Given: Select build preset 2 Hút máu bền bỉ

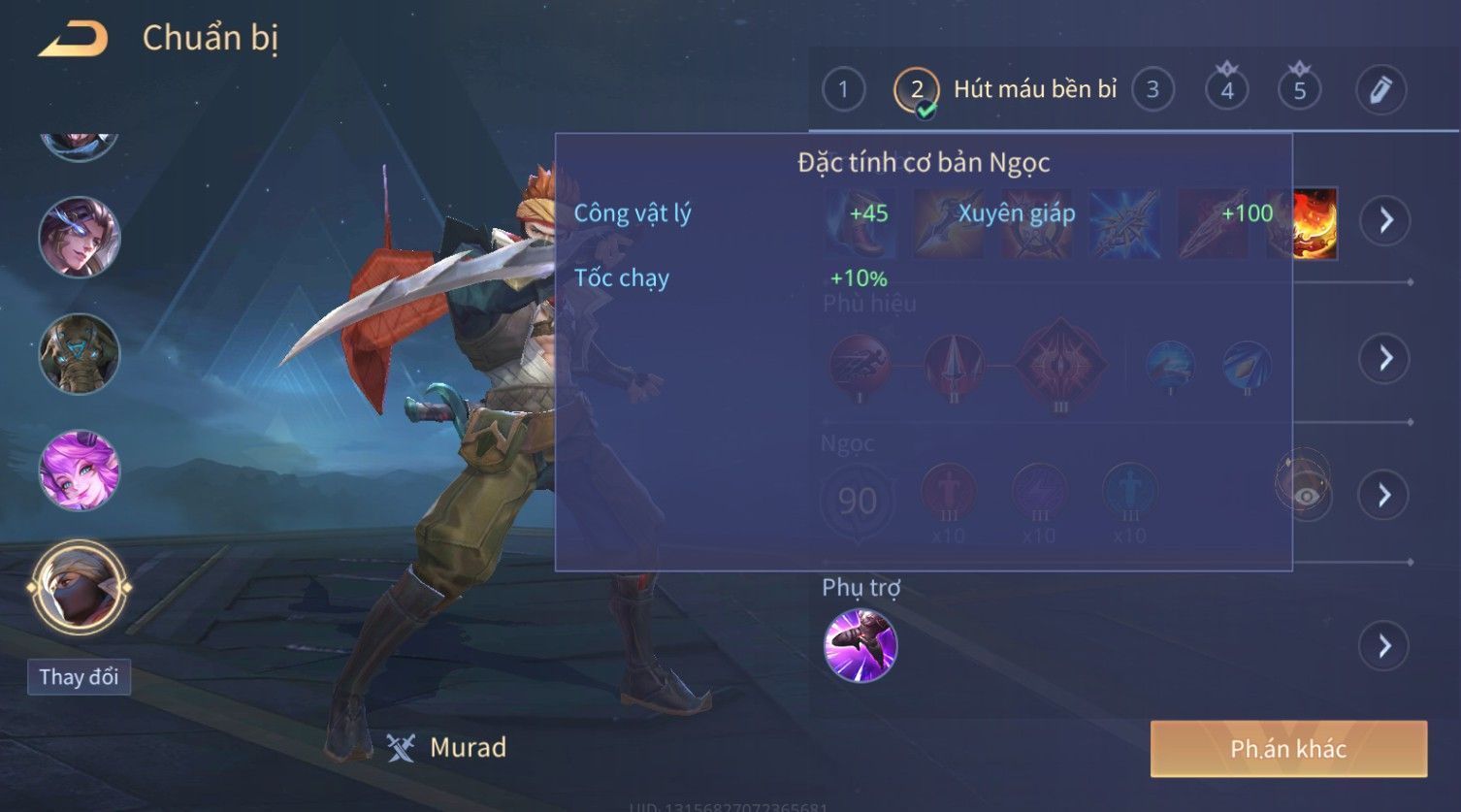Looking at the screenshot, I should point(916,90).
